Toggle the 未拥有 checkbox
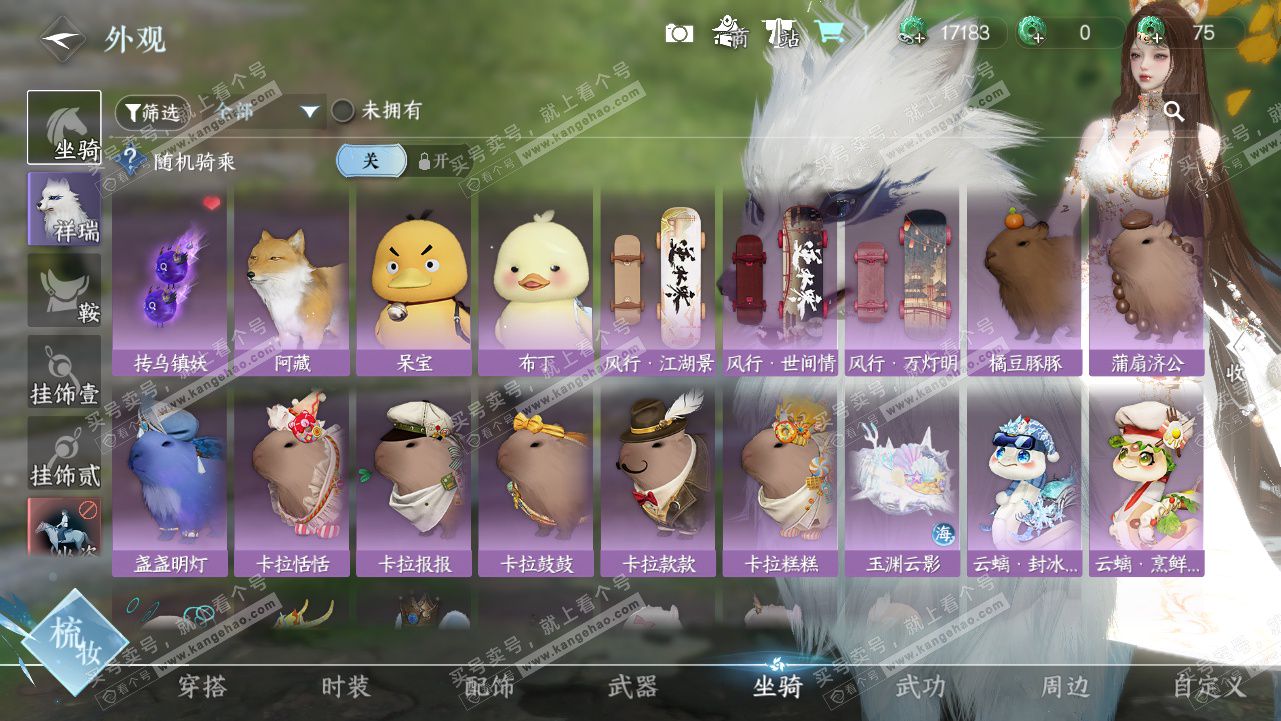 coord(343,111)
